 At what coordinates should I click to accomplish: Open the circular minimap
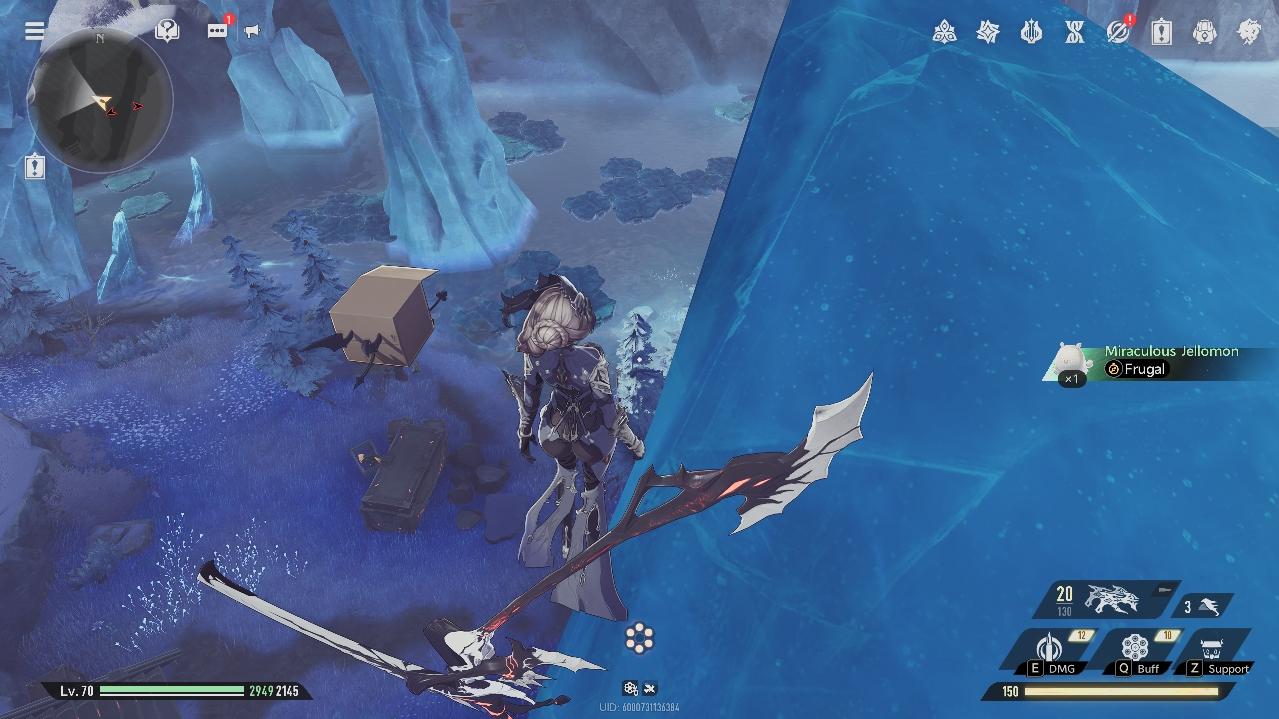point(100,100)
